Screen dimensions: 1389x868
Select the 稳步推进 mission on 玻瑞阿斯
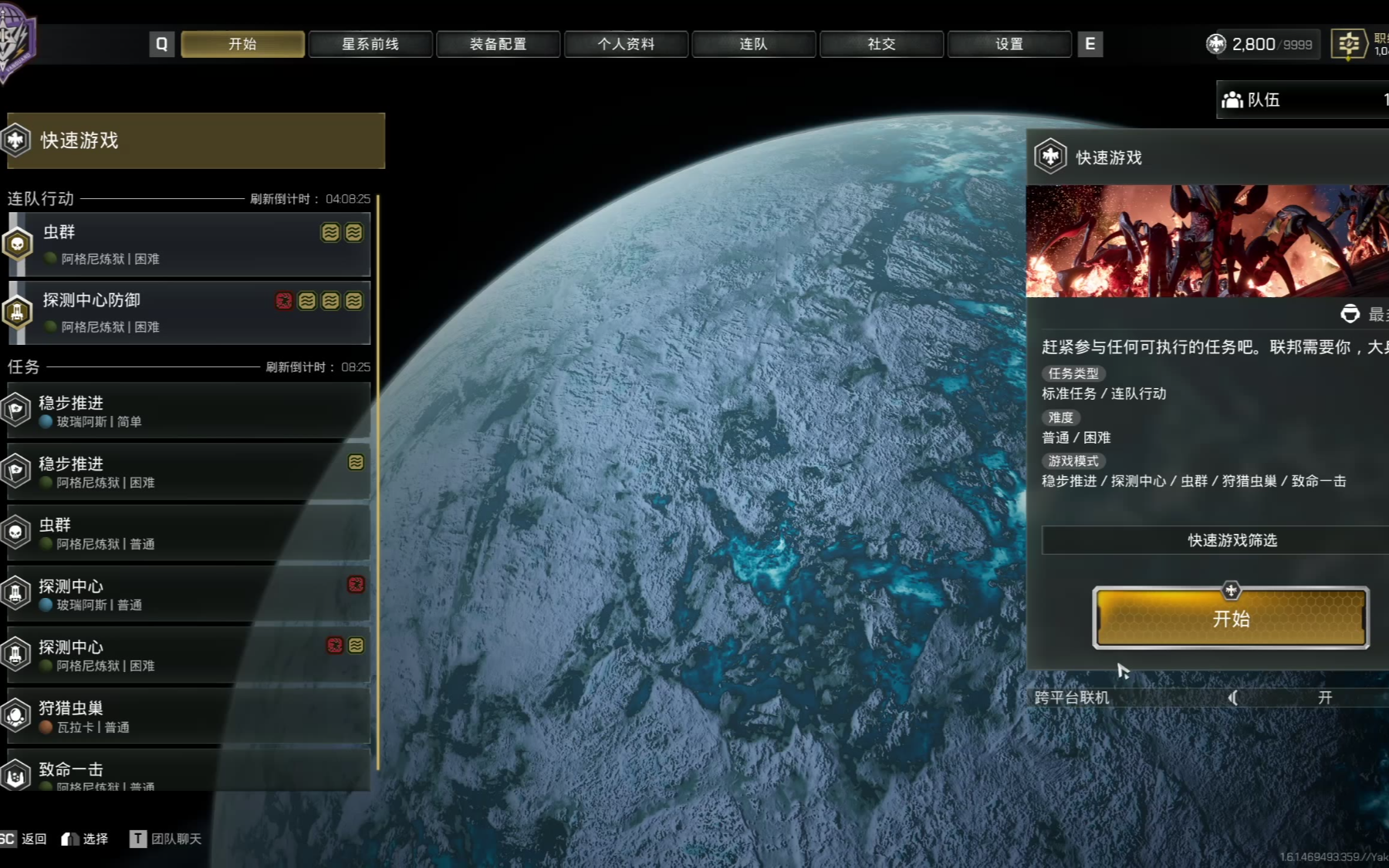pos(189,411)
